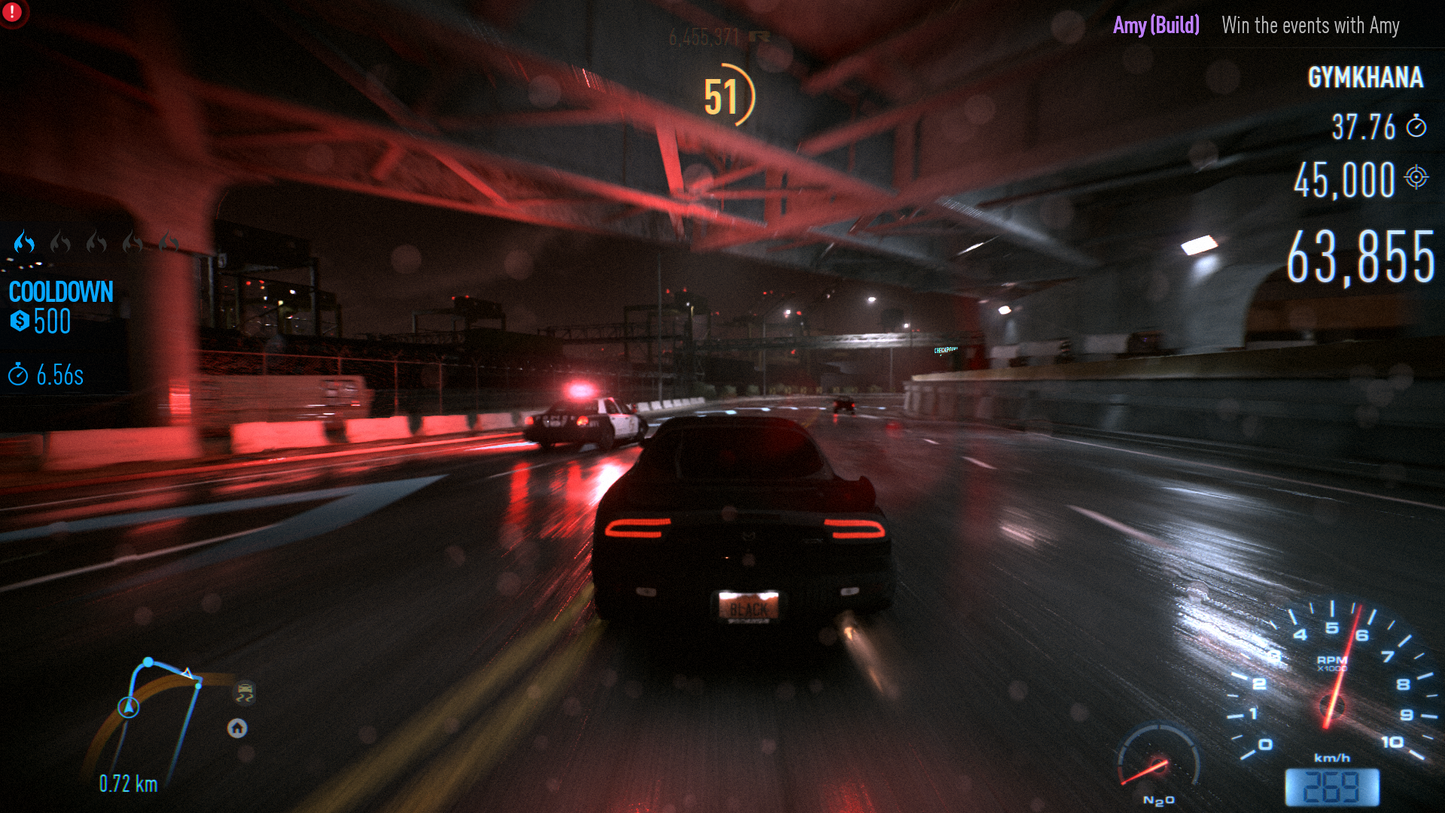
Task: Expand the COOLDOWN status panel
Action: [61, 292]
